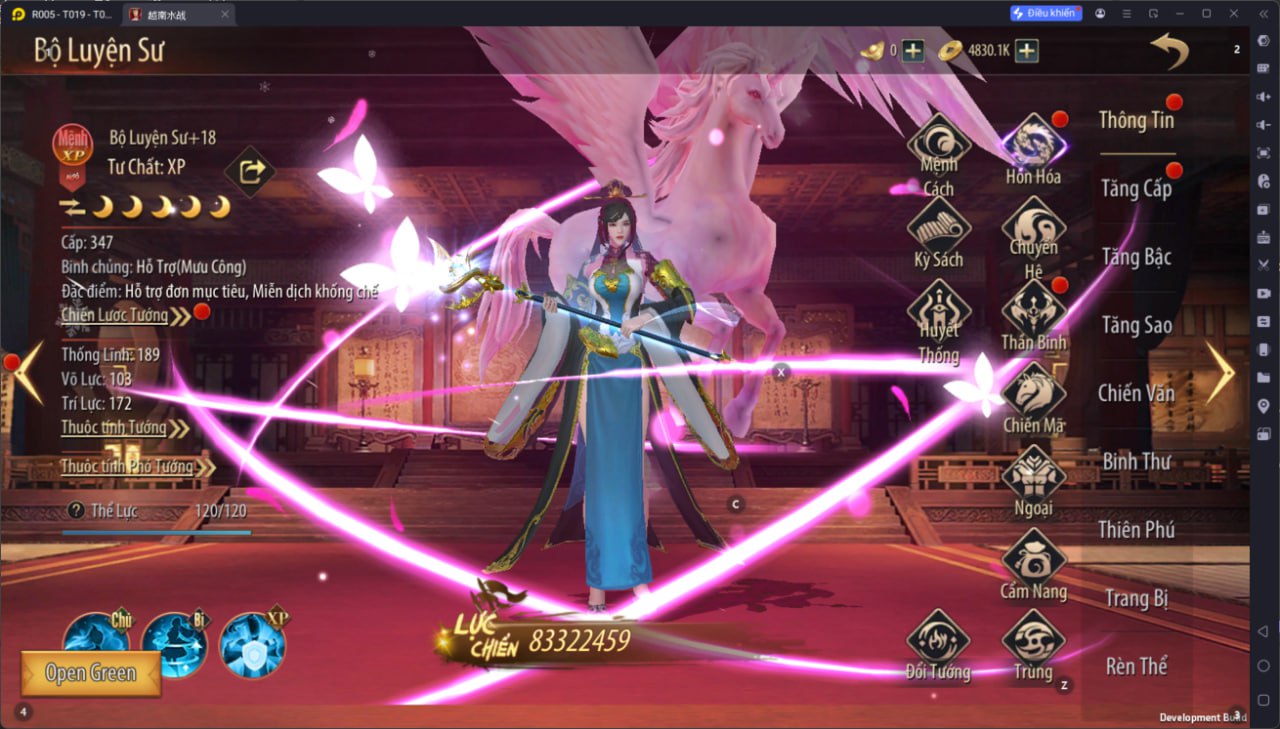This screenshot has height=729, width=1280.
Task: Select the Hồn Hóa icon
Action: [1033, 145]
